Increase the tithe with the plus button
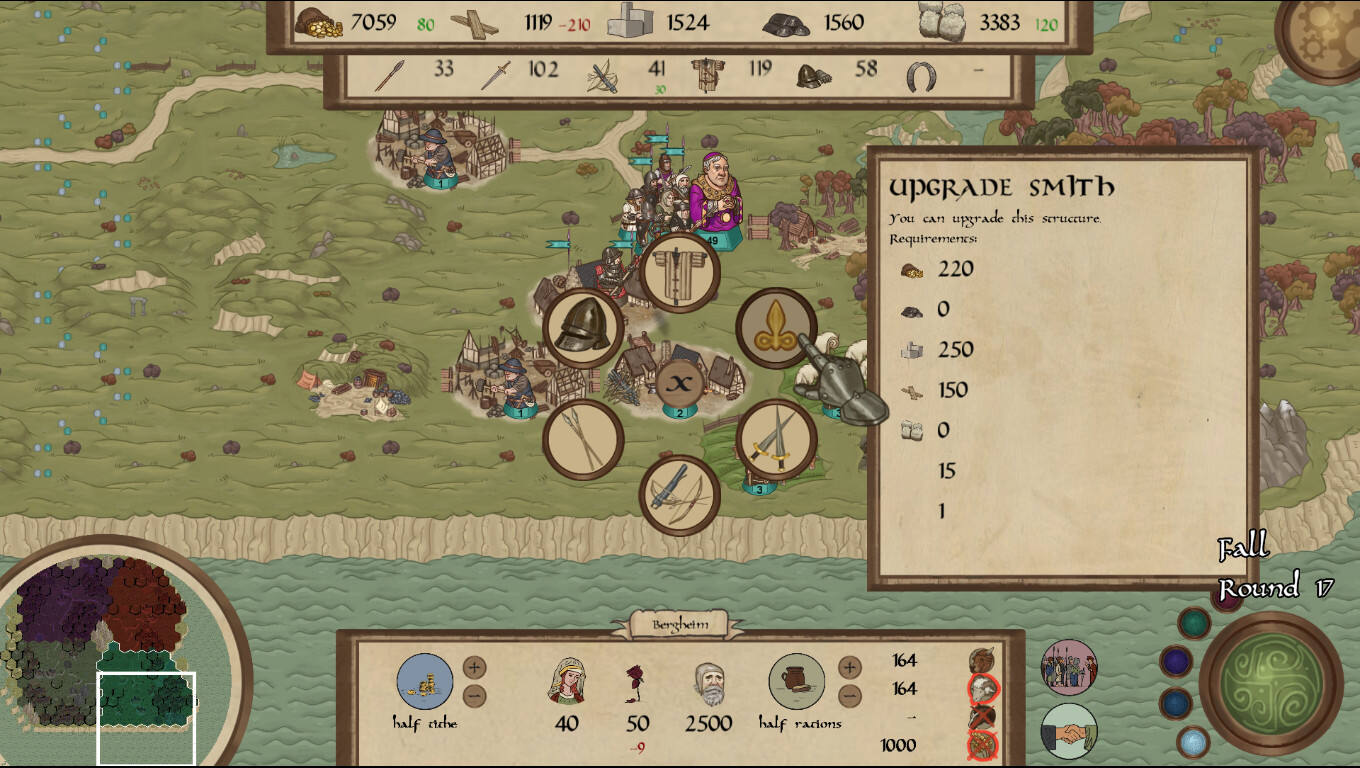 (x=474, y=667)
